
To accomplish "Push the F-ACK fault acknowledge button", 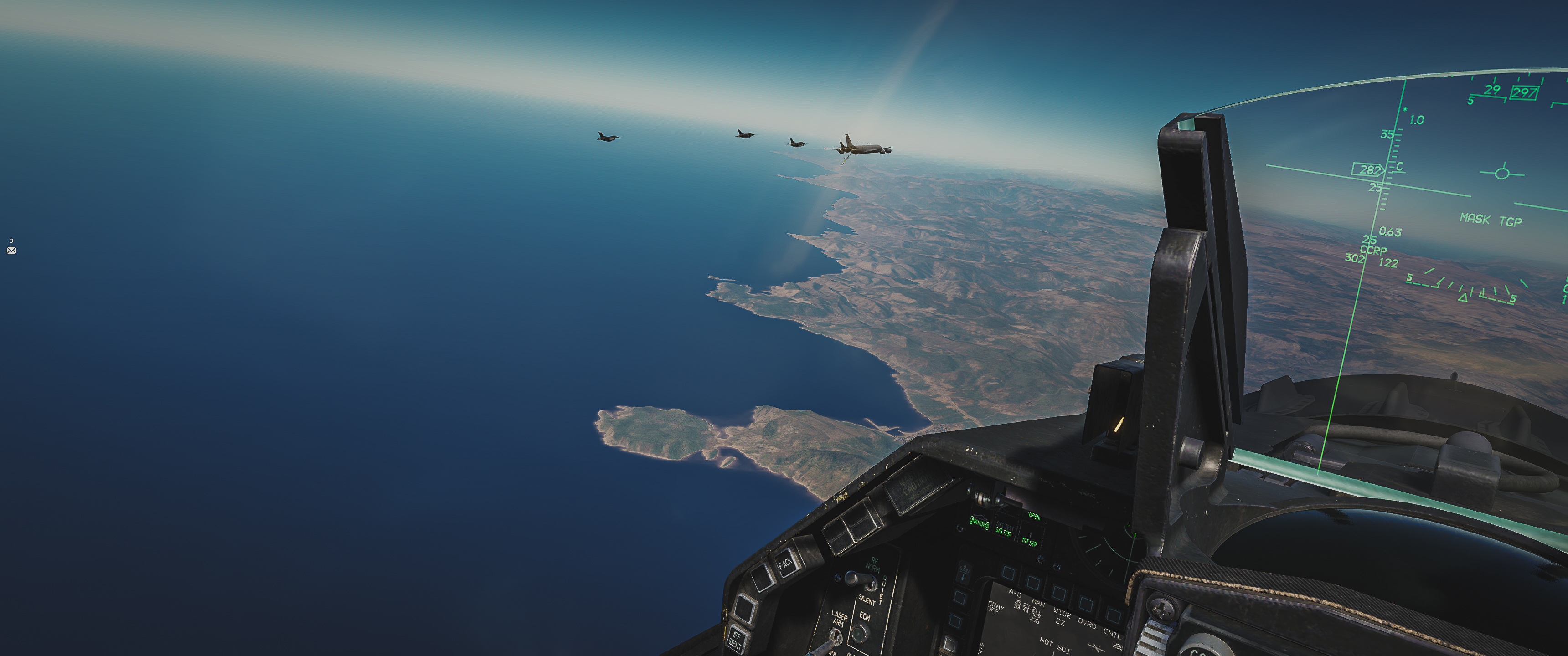I will pos(785,563).
